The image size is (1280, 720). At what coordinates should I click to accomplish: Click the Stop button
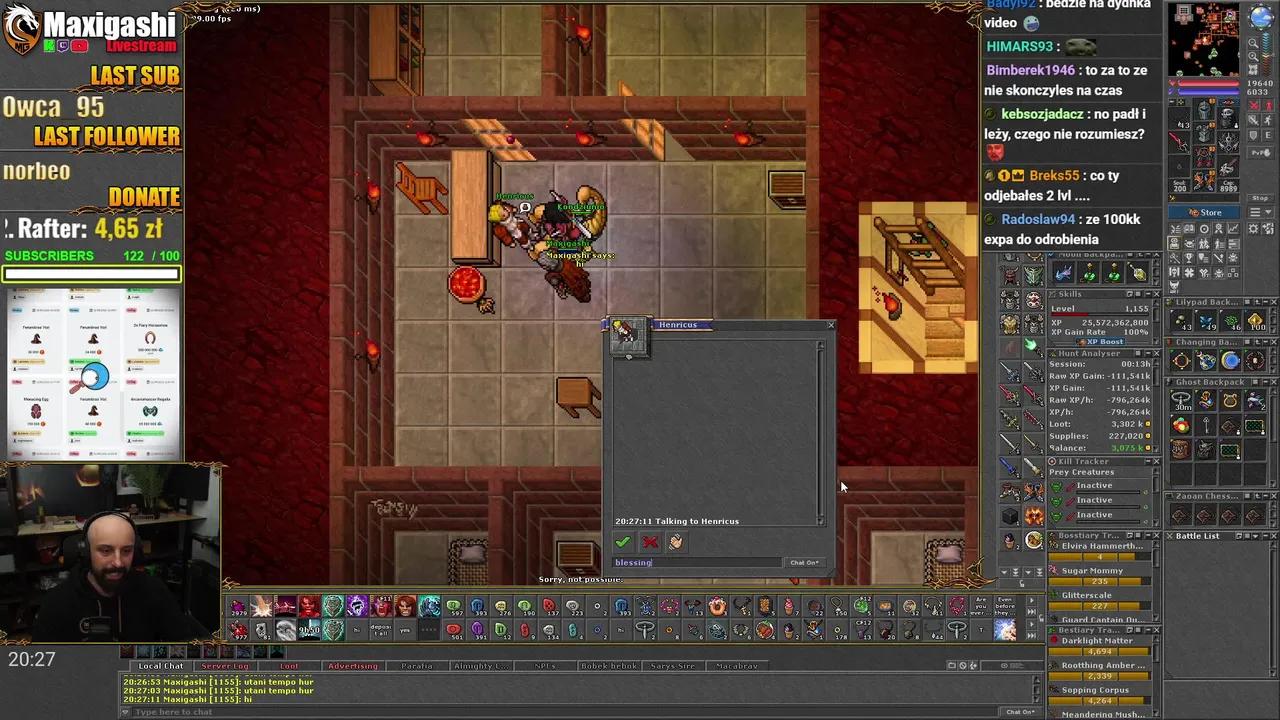tap(1260, 198)
